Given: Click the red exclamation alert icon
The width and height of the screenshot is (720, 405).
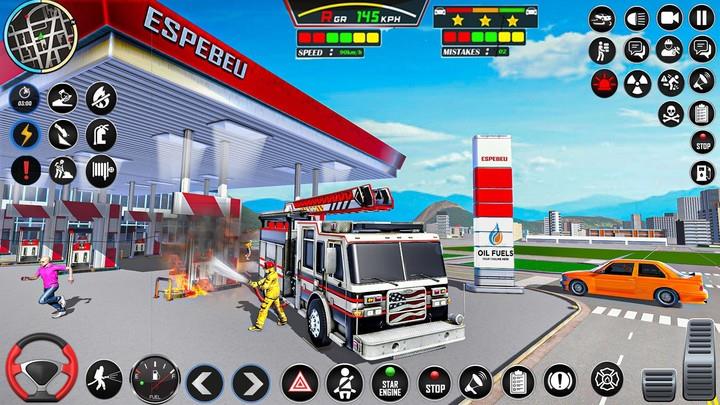Looking at the screenshot, I should click(x=26, y=169).
